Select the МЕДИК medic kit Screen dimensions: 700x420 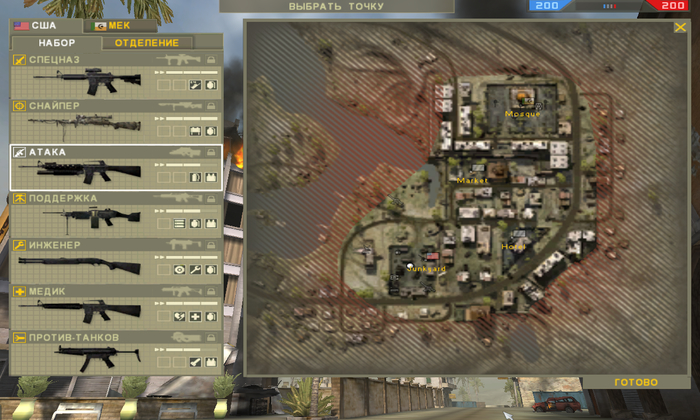point(116,307)
